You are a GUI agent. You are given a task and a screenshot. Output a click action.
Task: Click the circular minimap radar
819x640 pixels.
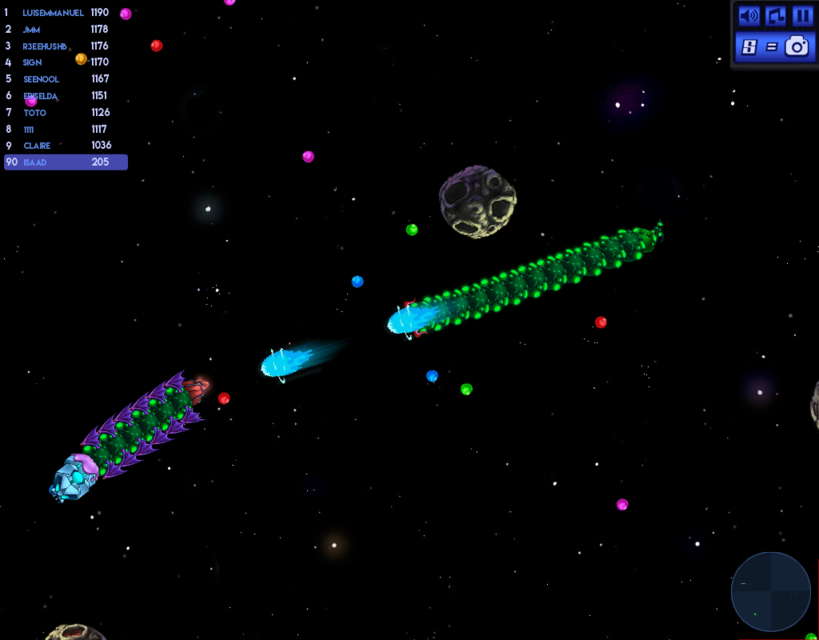(771, 591)
